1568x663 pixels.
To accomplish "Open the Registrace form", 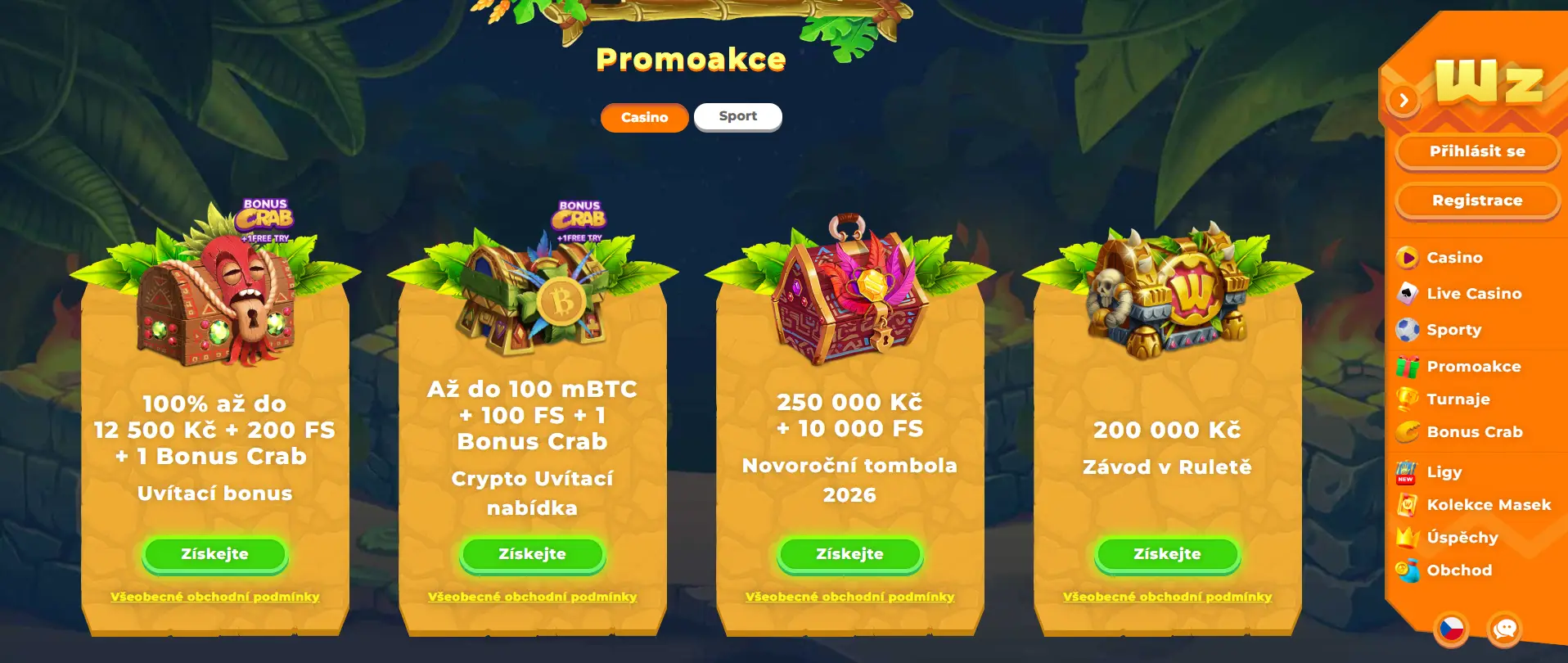I will tap(1477, 200).
